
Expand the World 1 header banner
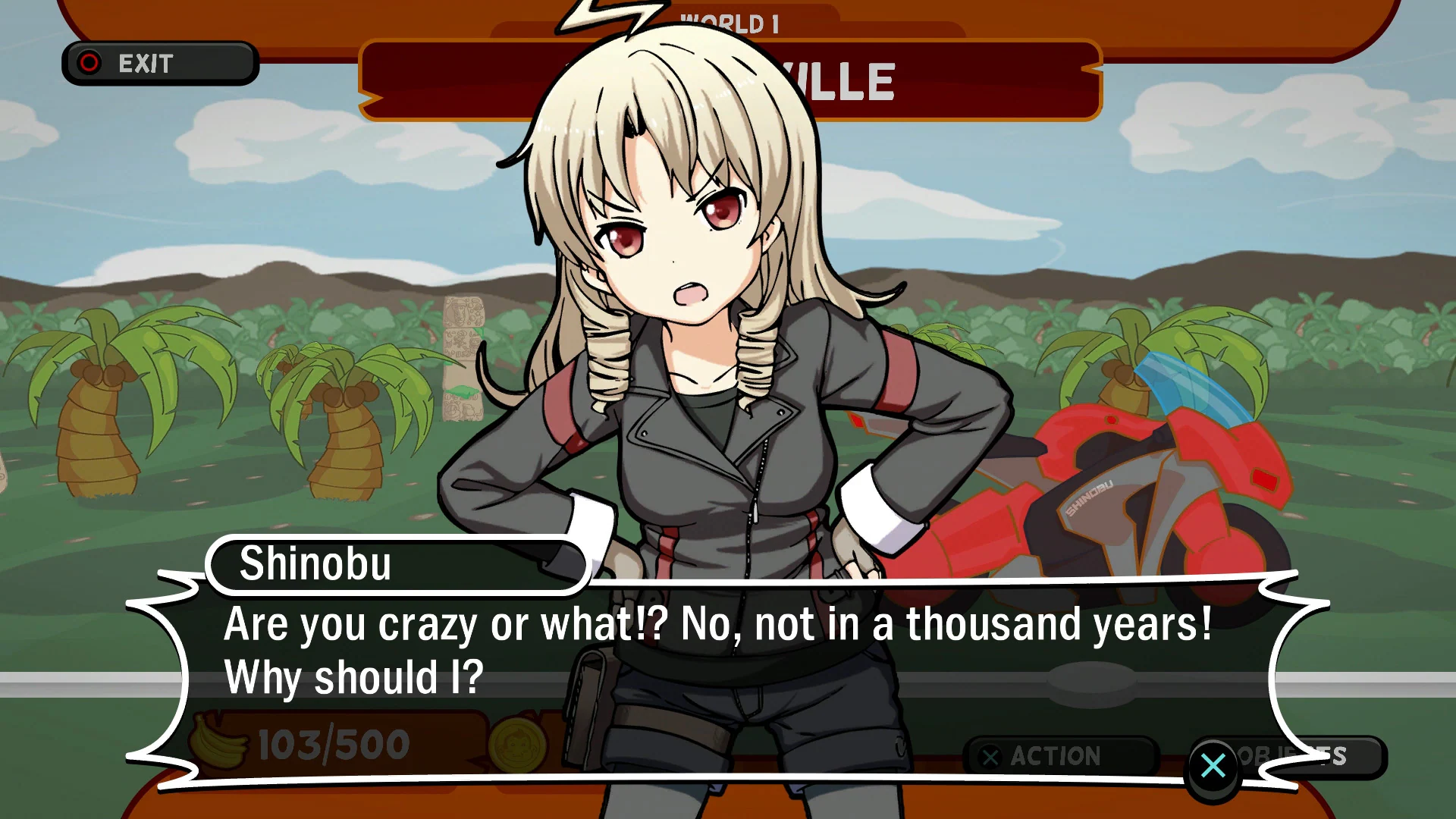[x=732, y=23]
